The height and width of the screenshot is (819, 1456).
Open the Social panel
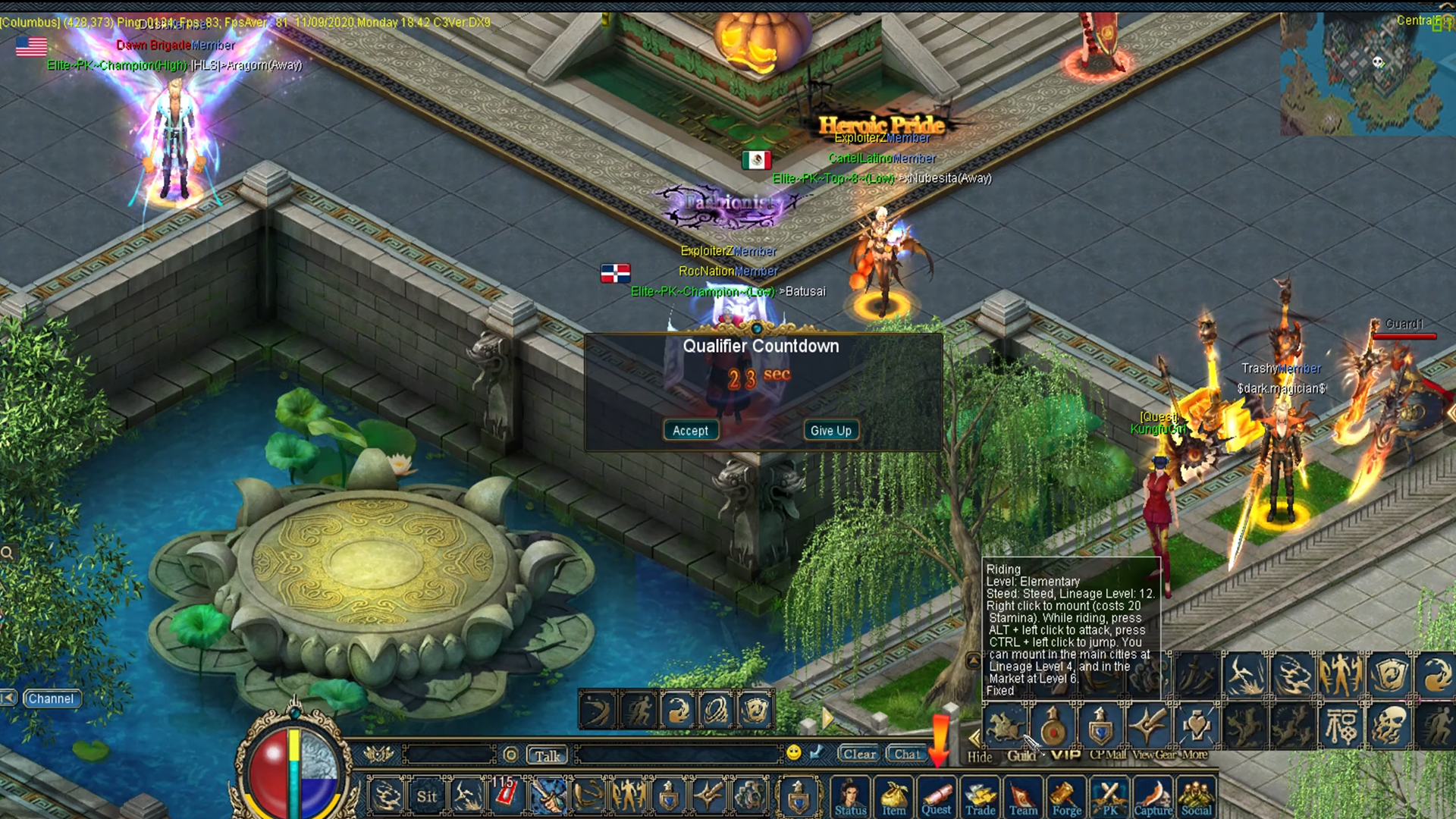pyautogui.click(x=1196, y=799)
